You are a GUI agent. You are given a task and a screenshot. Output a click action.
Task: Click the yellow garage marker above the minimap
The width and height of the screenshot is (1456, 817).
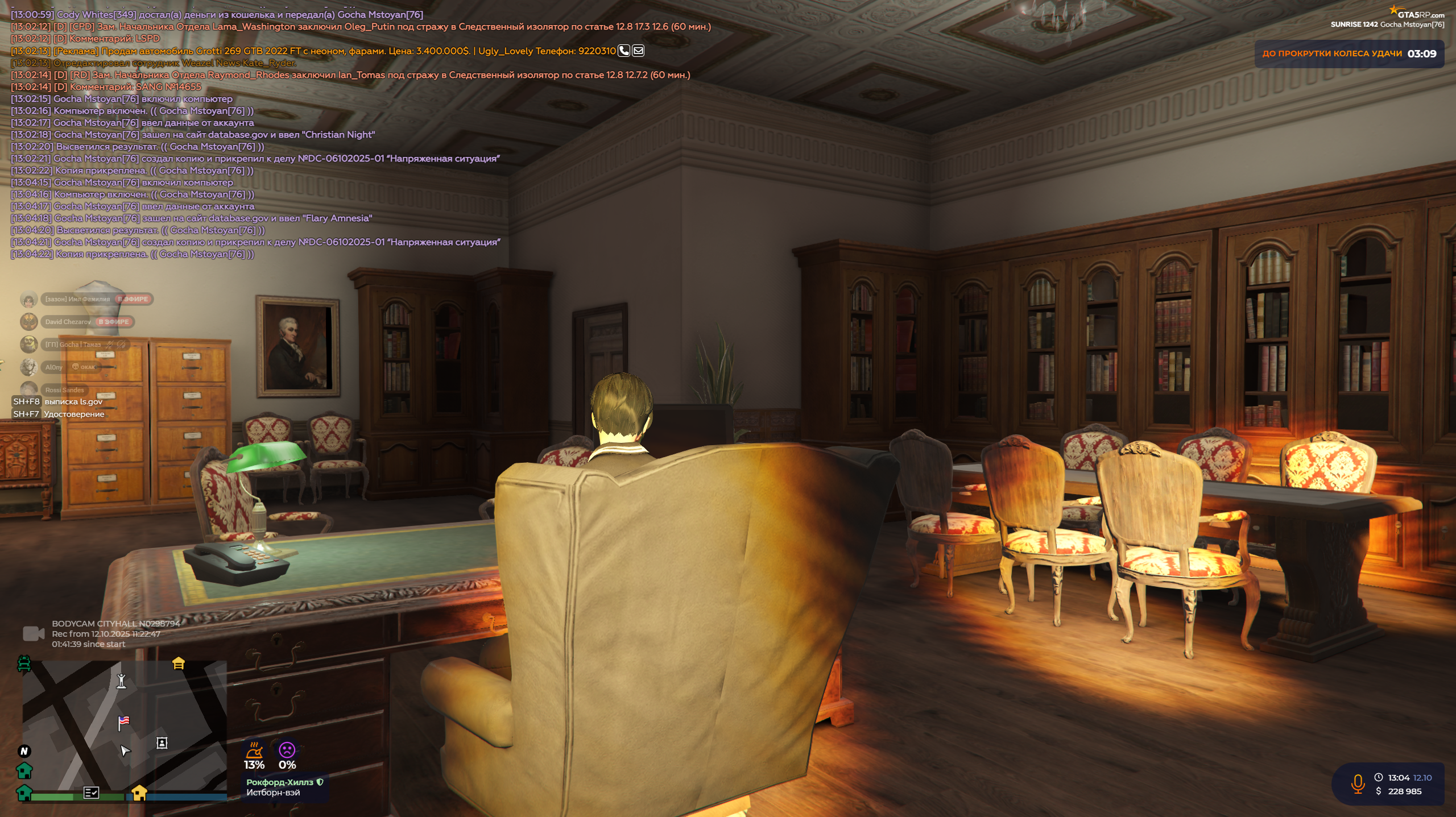[179, 663]
